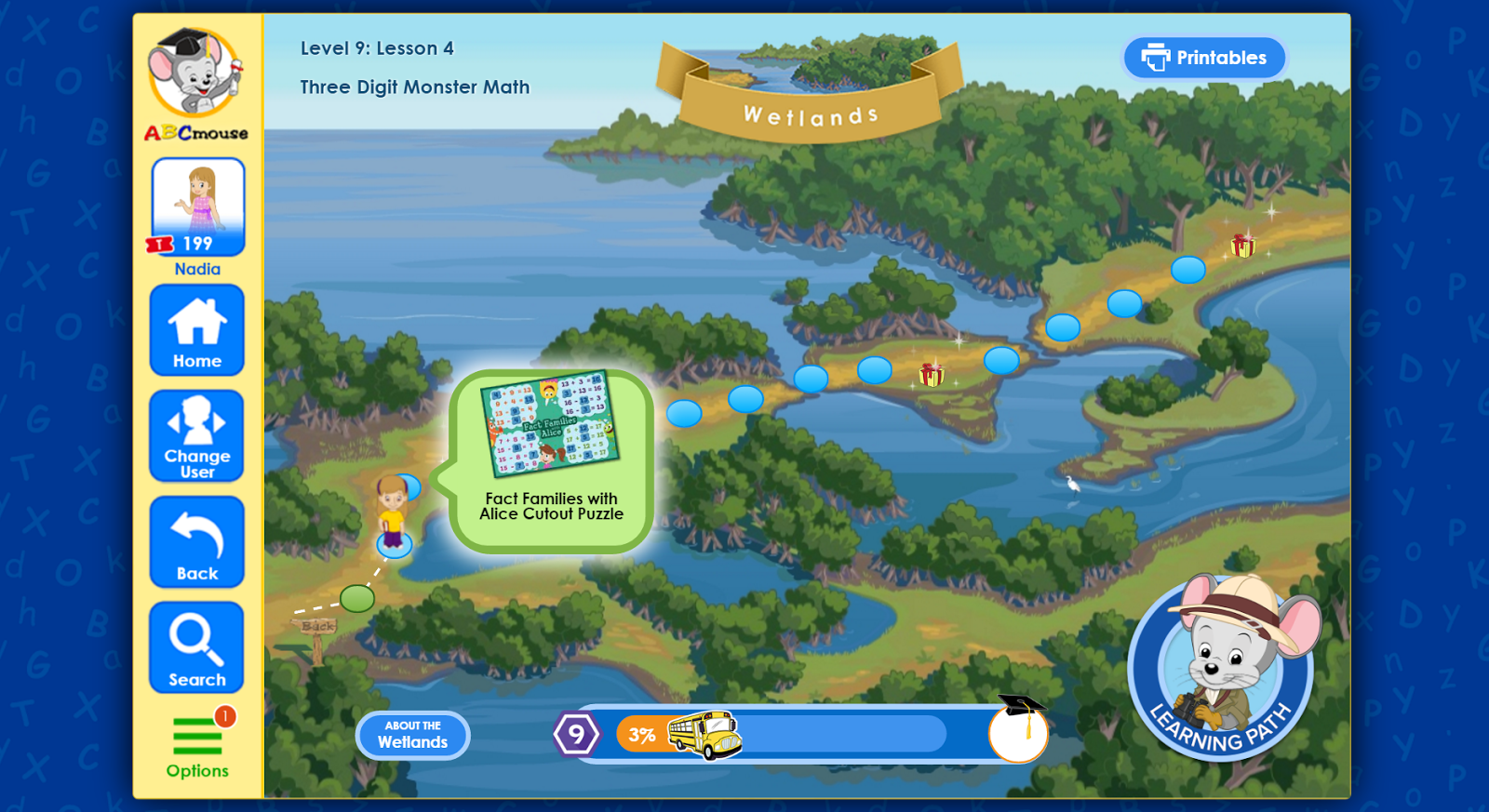This screenshot has width=1489, height=812.
Task: Click the level 9 hexagon badge
Action: tap(578, 734)
